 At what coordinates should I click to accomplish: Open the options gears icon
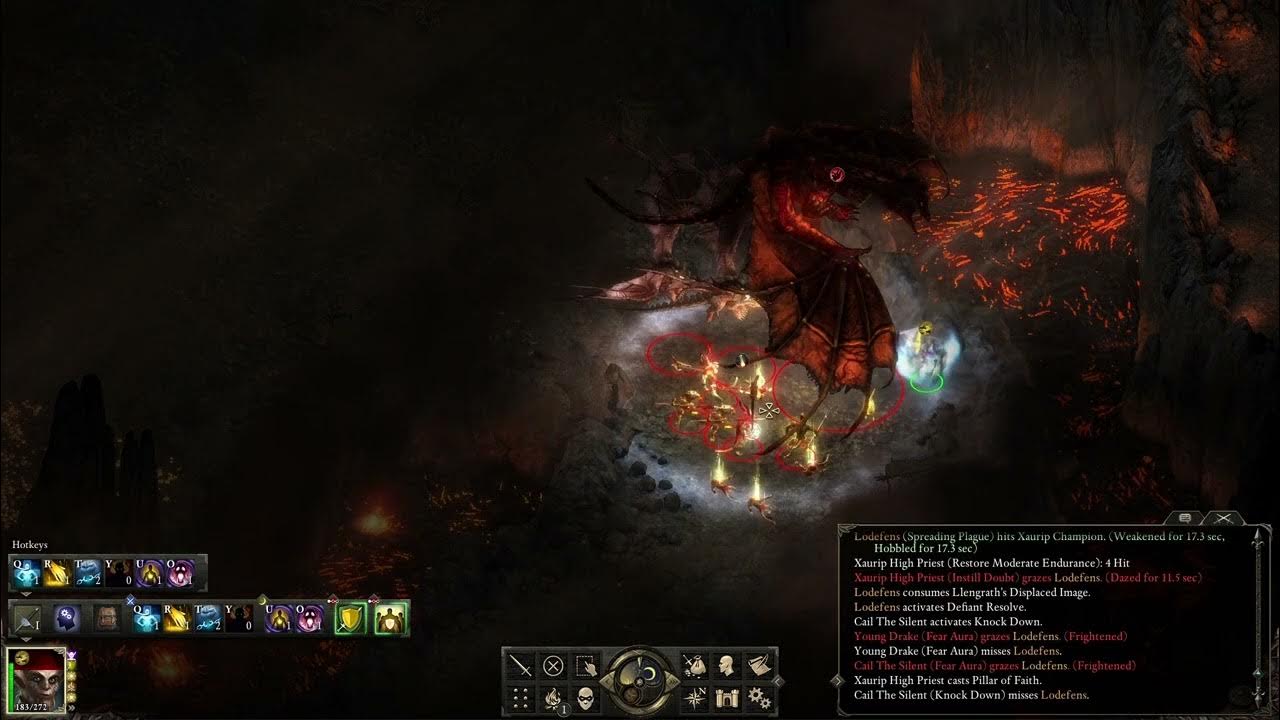click(x=759, y=697)
